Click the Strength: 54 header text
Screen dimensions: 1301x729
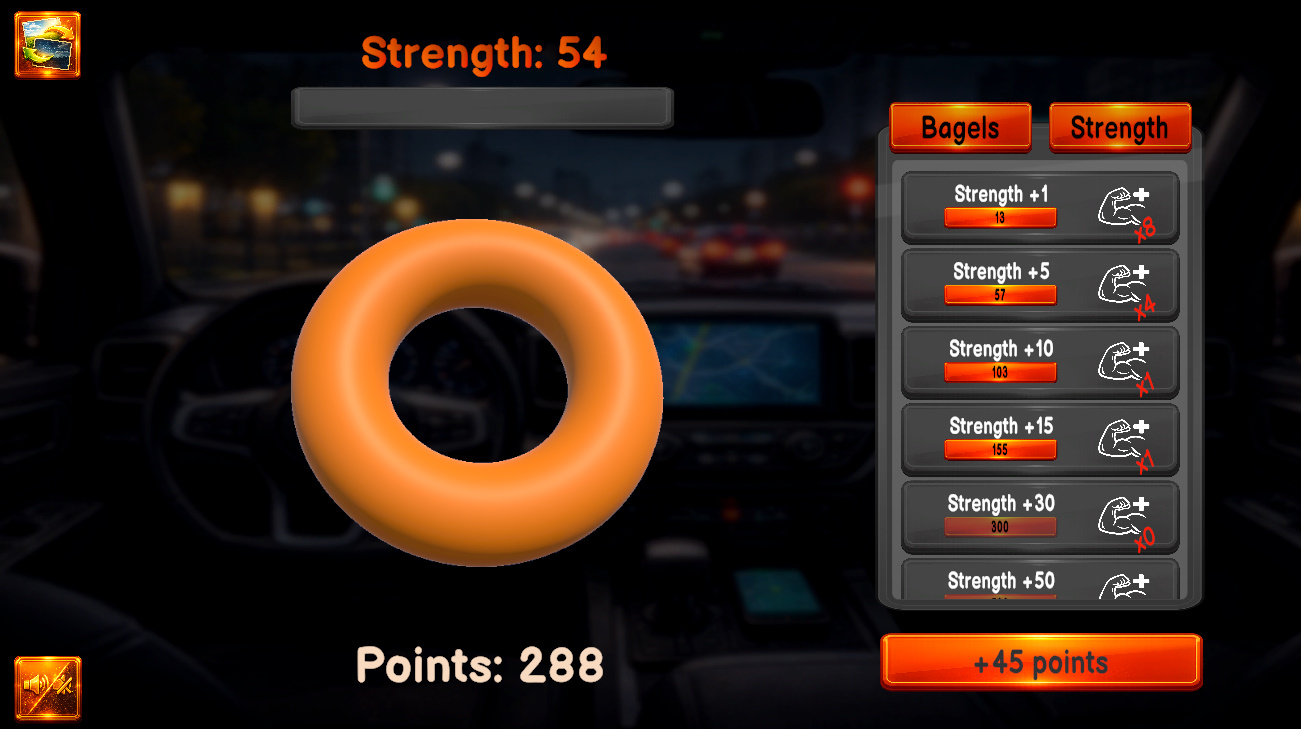coord(484,54)
